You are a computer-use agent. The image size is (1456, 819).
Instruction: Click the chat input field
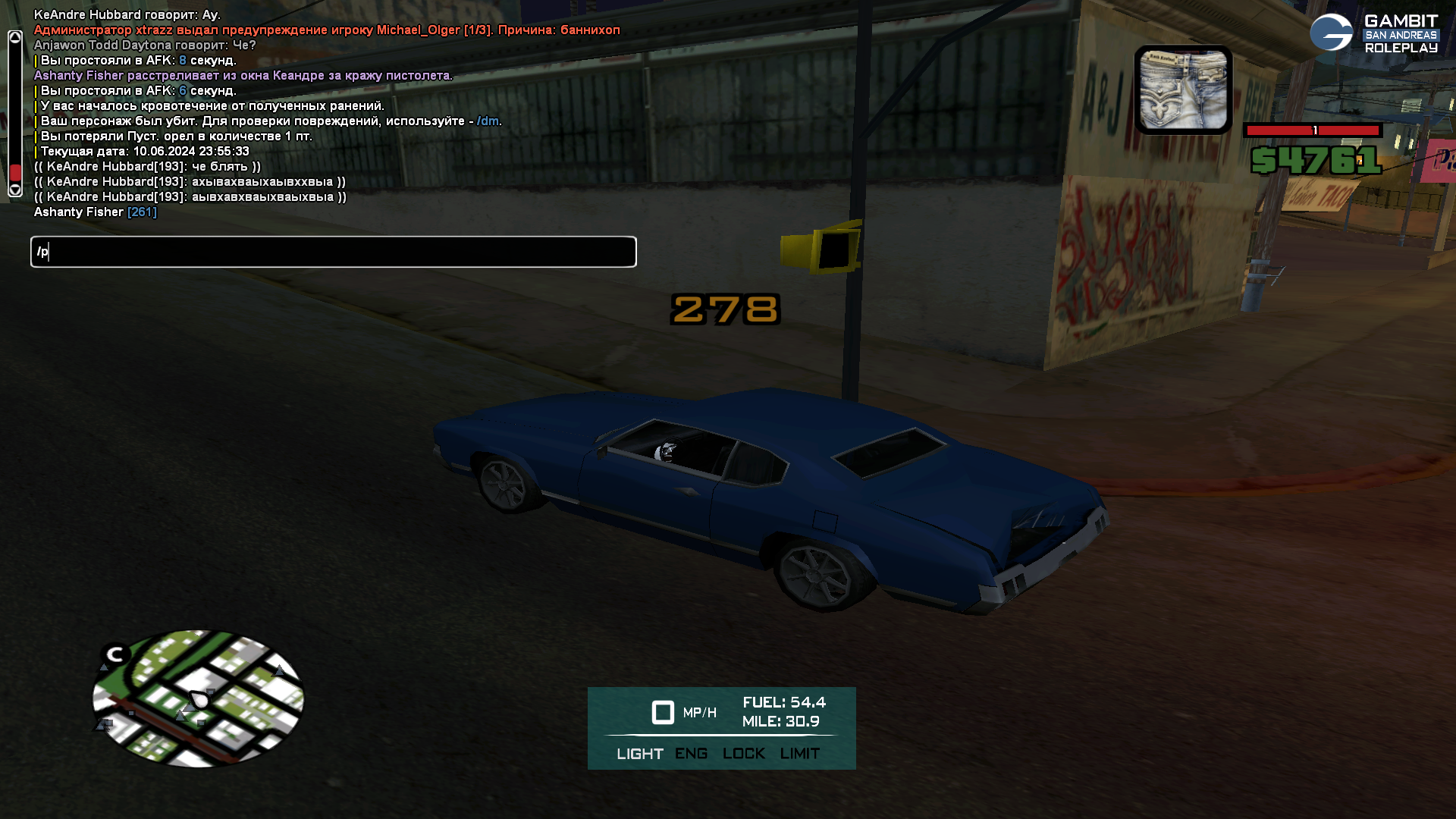click(334, 252)
